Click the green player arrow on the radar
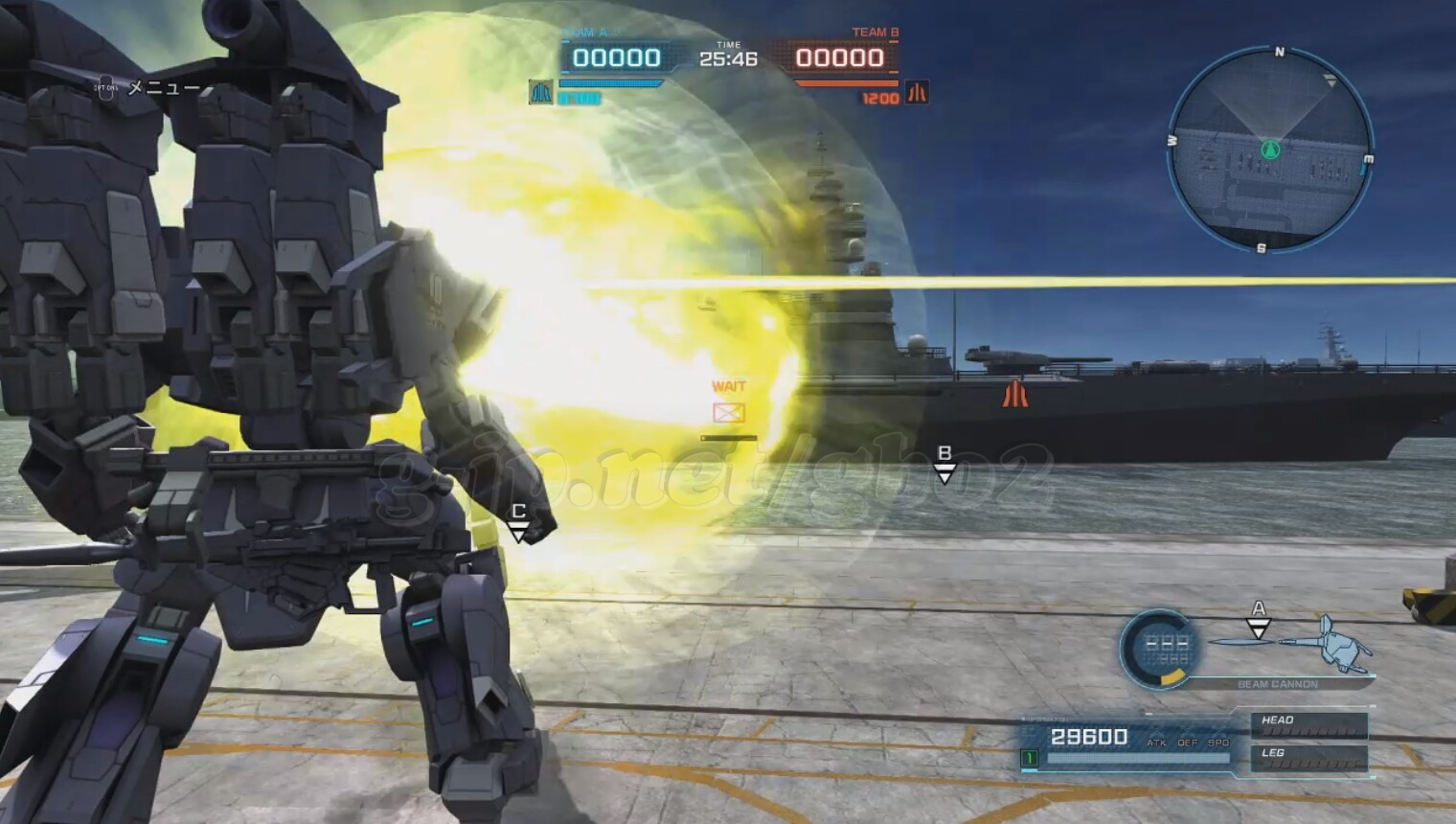Screen dimensions: 1456x824 point(1271,149)
